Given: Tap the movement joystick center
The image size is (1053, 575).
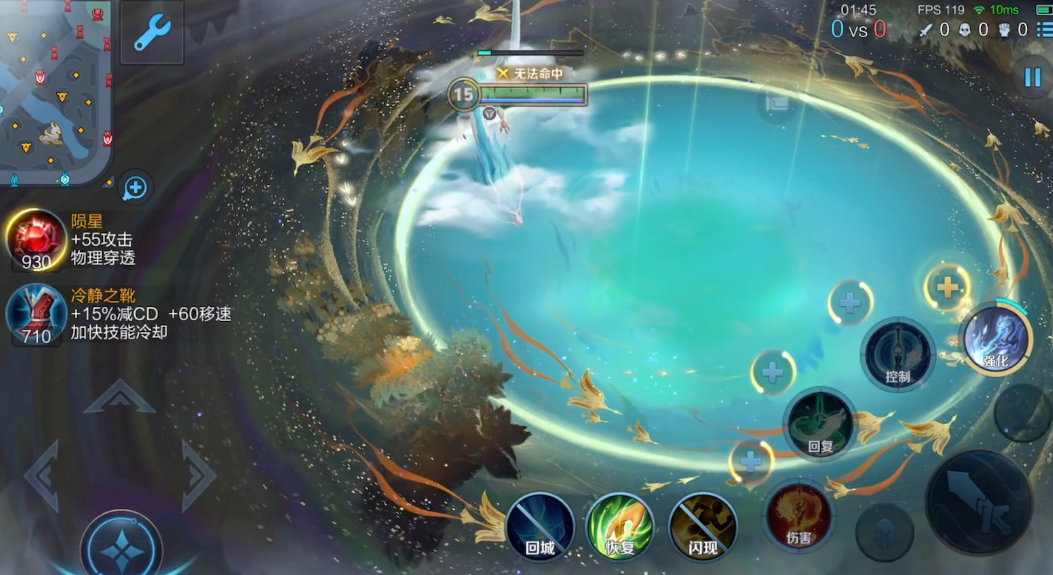Looking at the screenshot, I should (121, 545).
